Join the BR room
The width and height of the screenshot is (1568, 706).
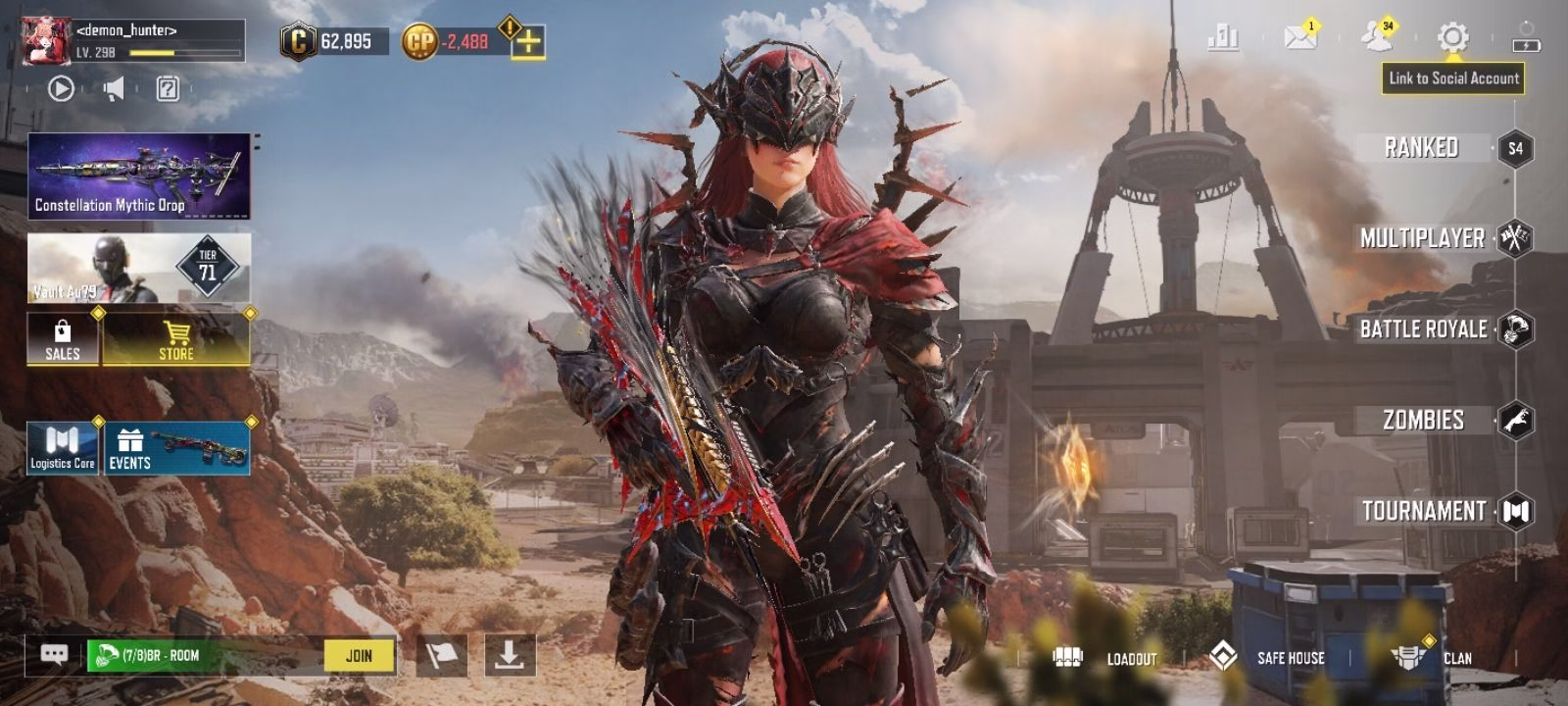pos(359,656)
